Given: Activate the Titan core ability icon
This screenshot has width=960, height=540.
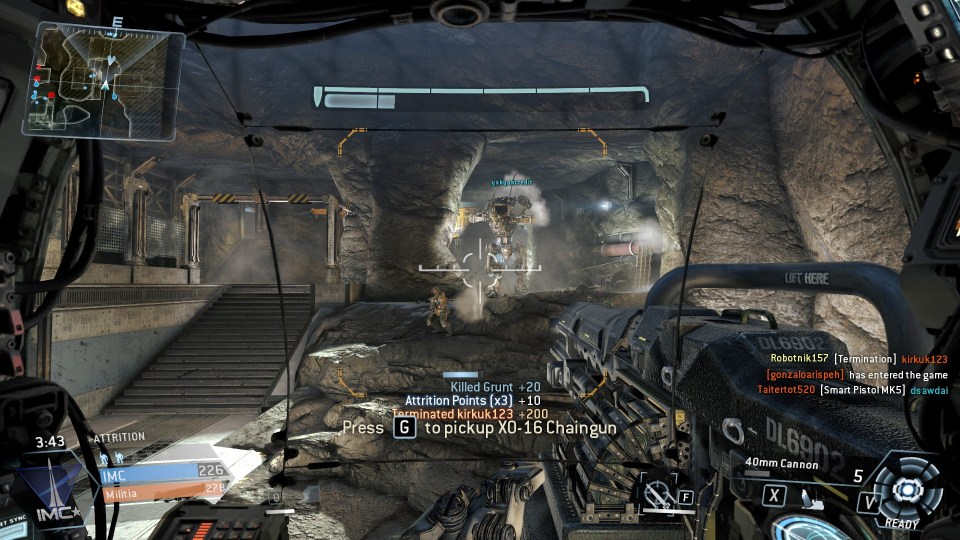Looking at the screenshot, I should click(x=906, y=490).
